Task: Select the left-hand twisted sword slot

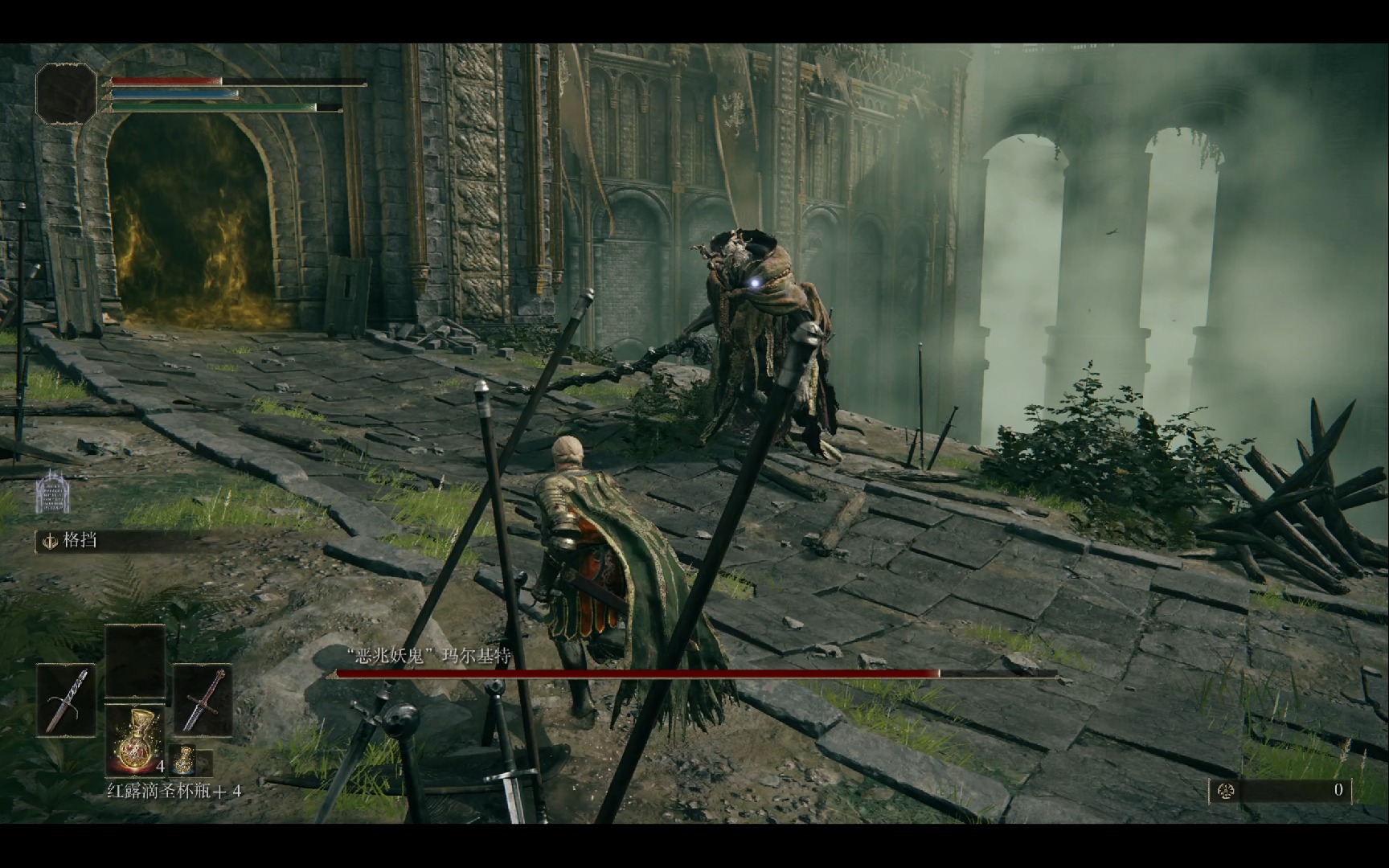Action: [66, 699]
